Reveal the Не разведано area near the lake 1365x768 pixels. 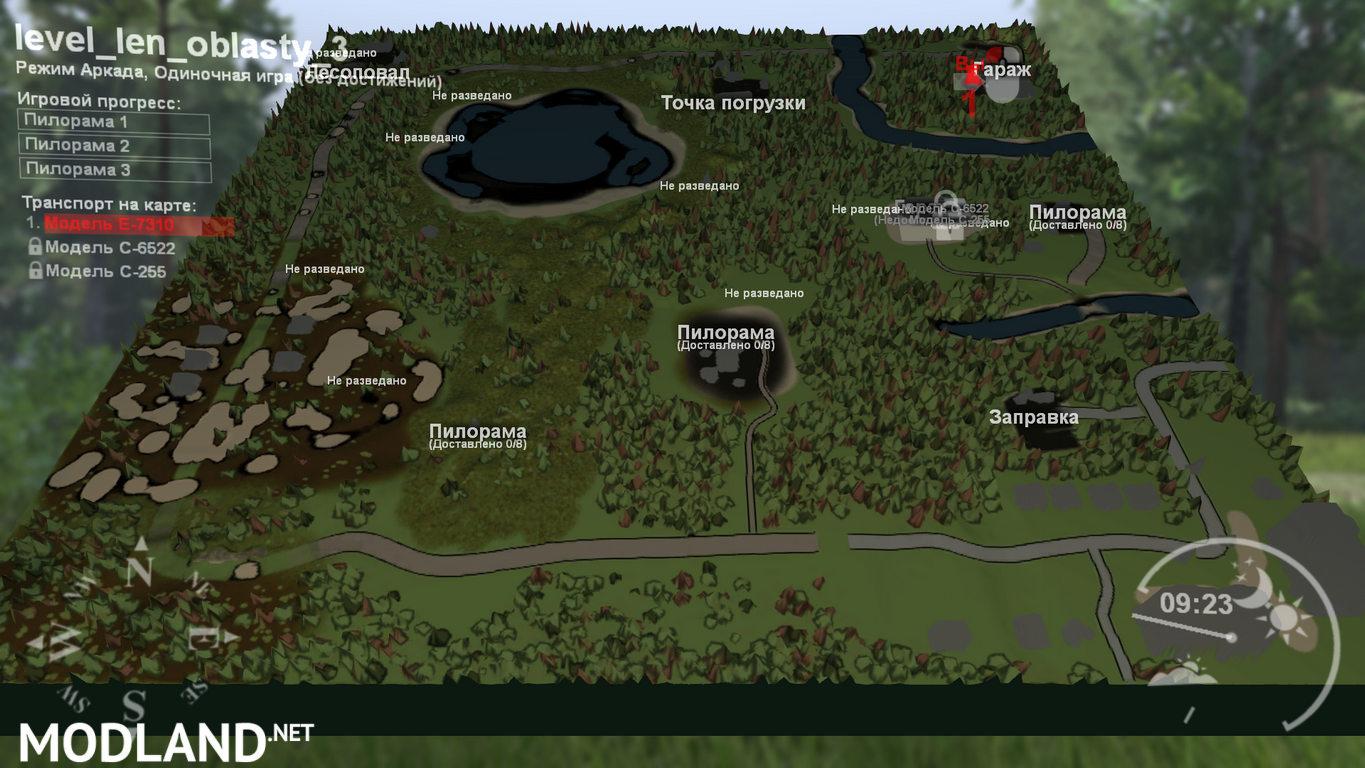tap(426, 138)
